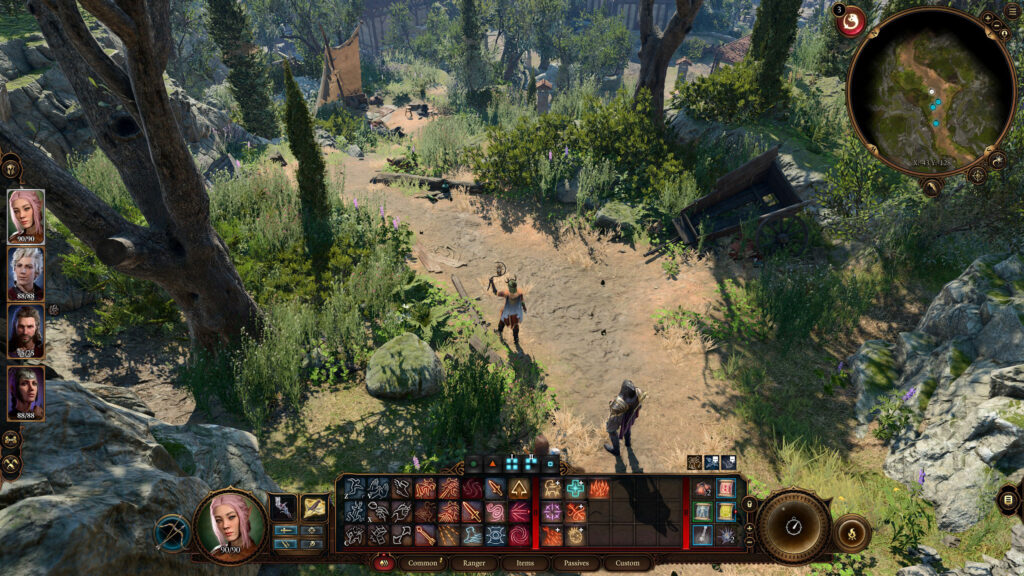Open the campfire rest button
The image size is (1024, 576).
click(x=851, y=532)
